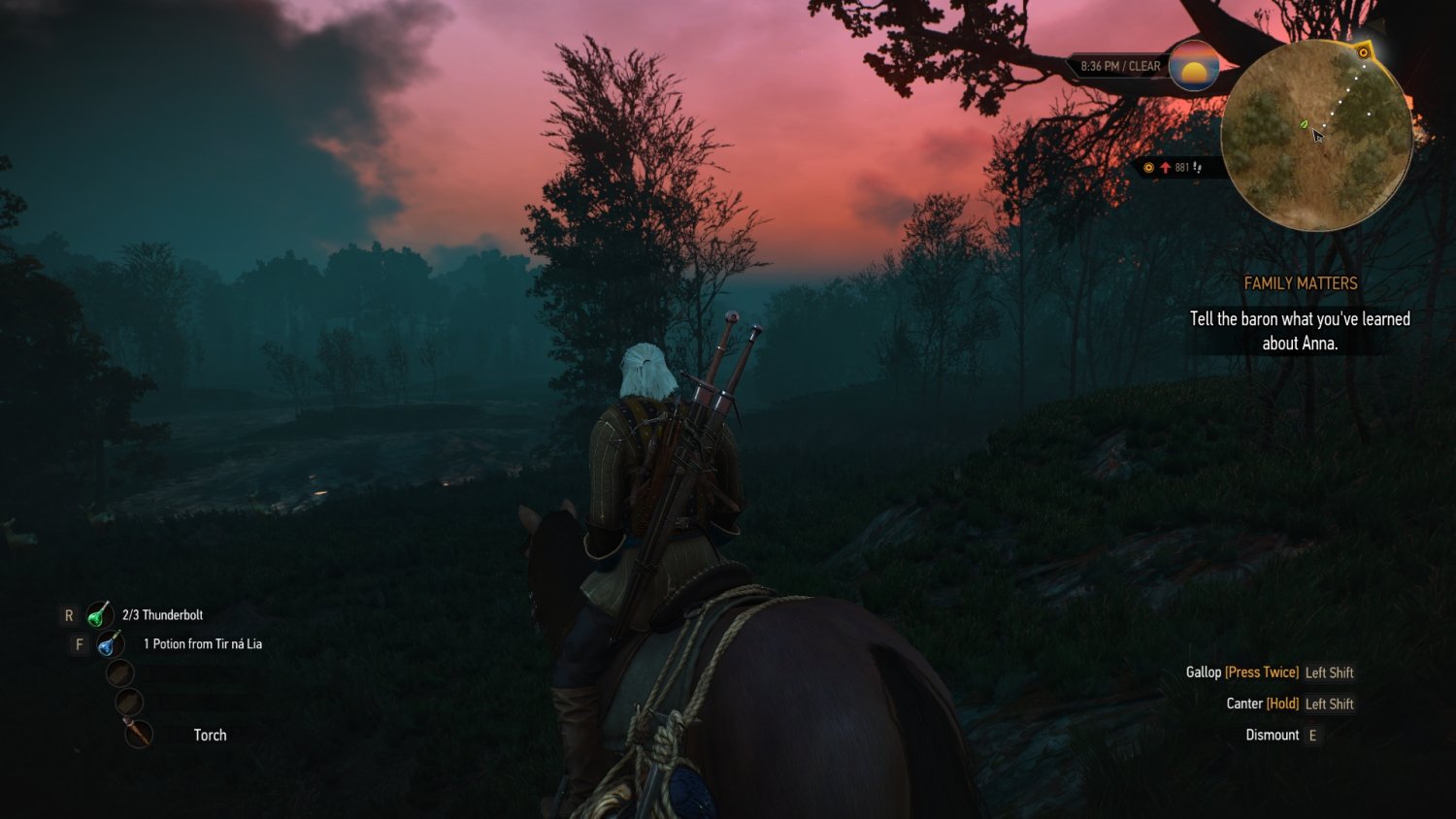This screenshot has width=1456, height=819.
Task: Click the Potion from Tir ná Lia icon
Action: point(107,642)
